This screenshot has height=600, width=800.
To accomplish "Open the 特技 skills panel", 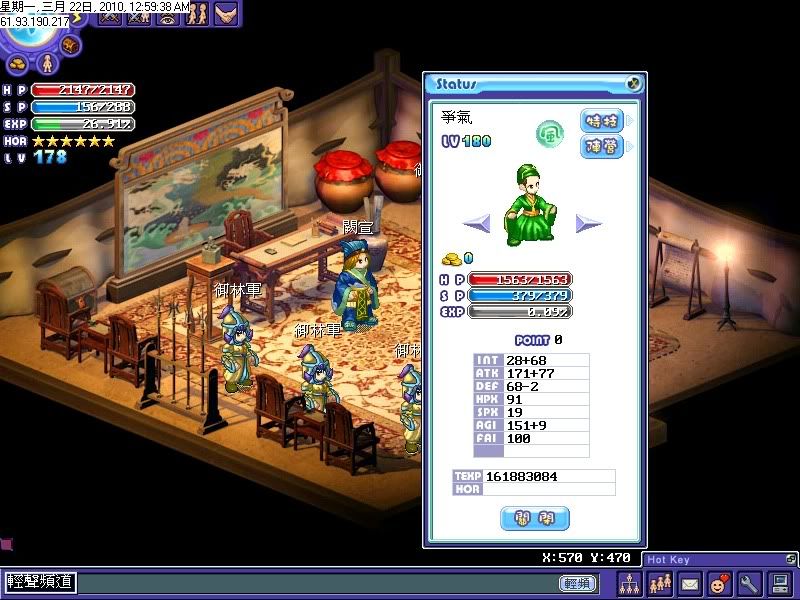I will [x=602, y=121].
